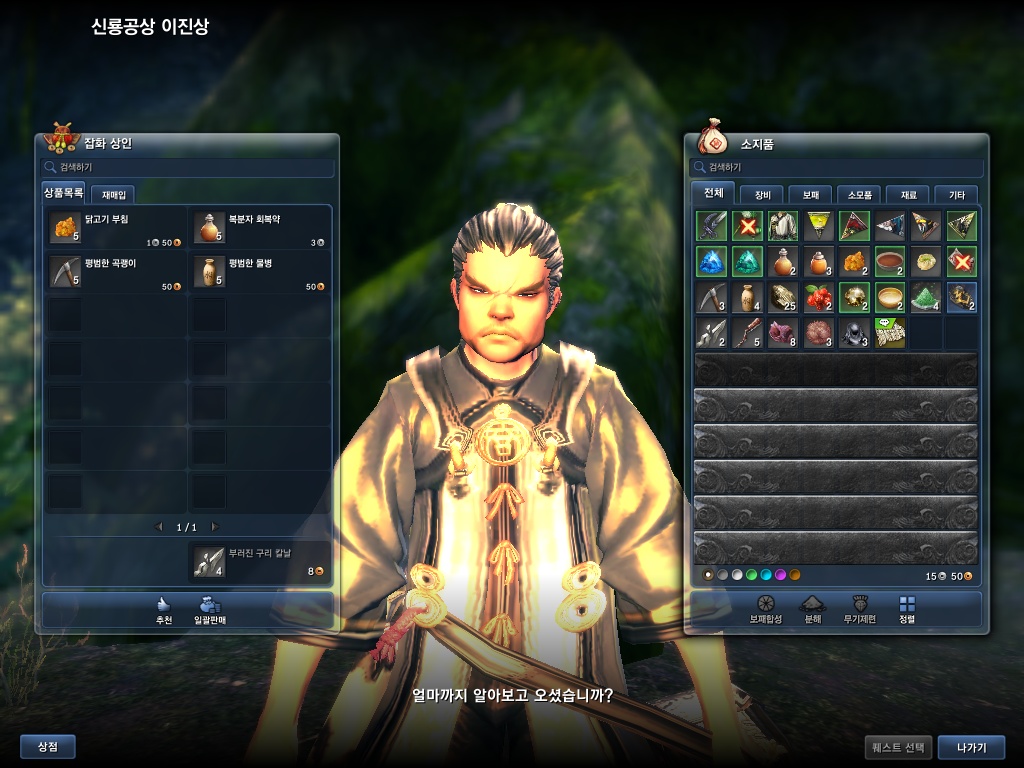1024x768 pixels.
Task: Click the 상점 button
Action: tap(48, 746)
